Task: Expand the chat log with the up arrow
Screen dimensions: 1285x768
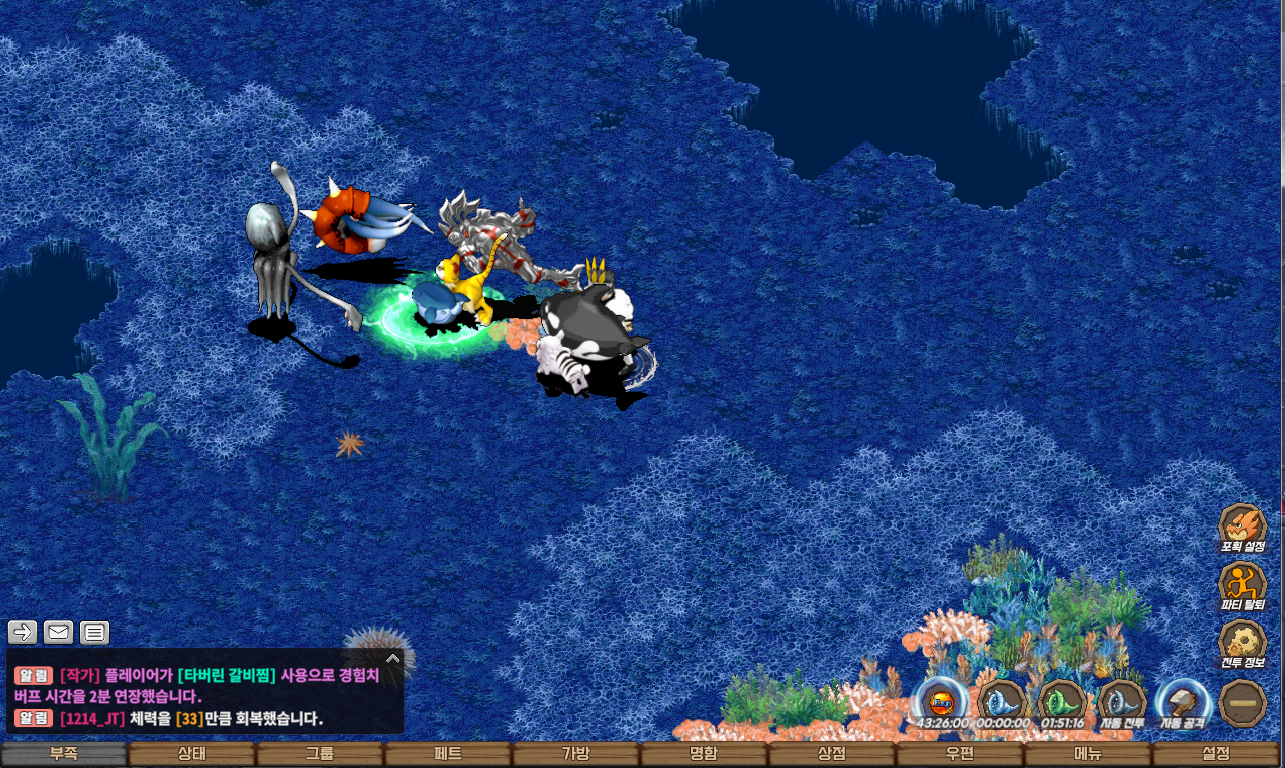Action: (393, 658)
